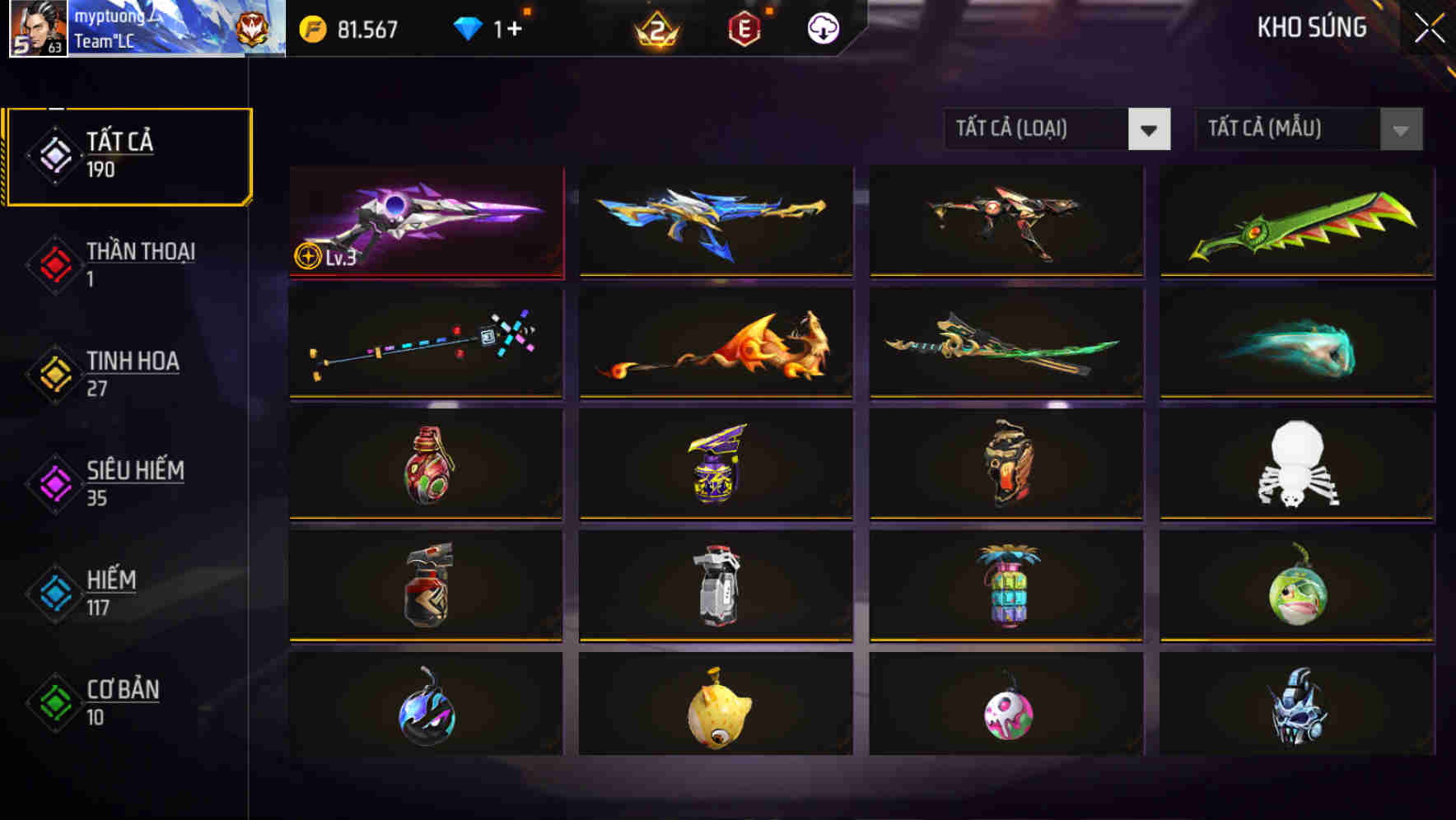Open the cloud download feature
1456x820 pixels.
click(x=821, y=27)
